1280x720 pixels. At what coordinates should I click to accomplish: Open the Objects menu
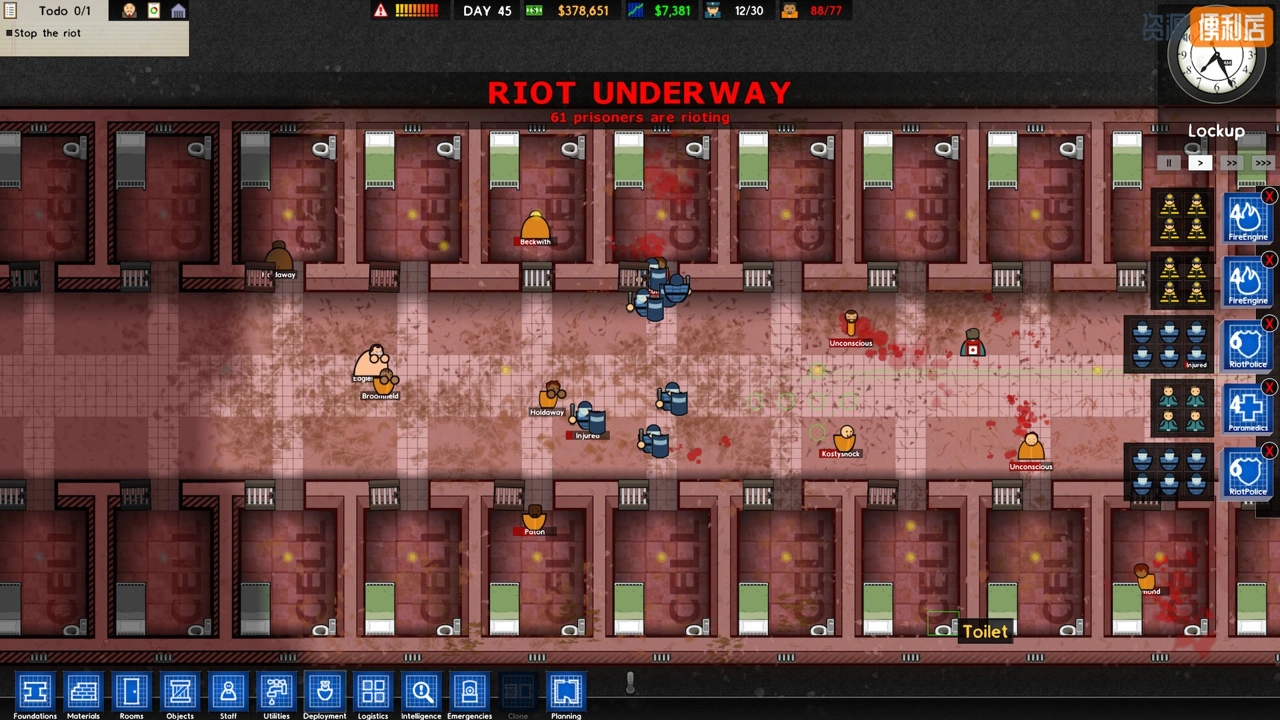pyautogui.click(x=180, y=692)
